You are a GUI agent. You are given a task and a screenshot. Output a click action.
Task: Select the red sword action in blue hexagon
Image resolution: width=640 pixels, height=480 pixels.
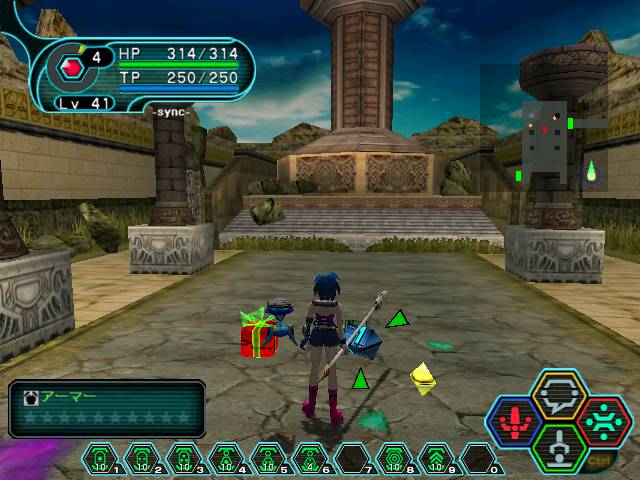[516, 421]
